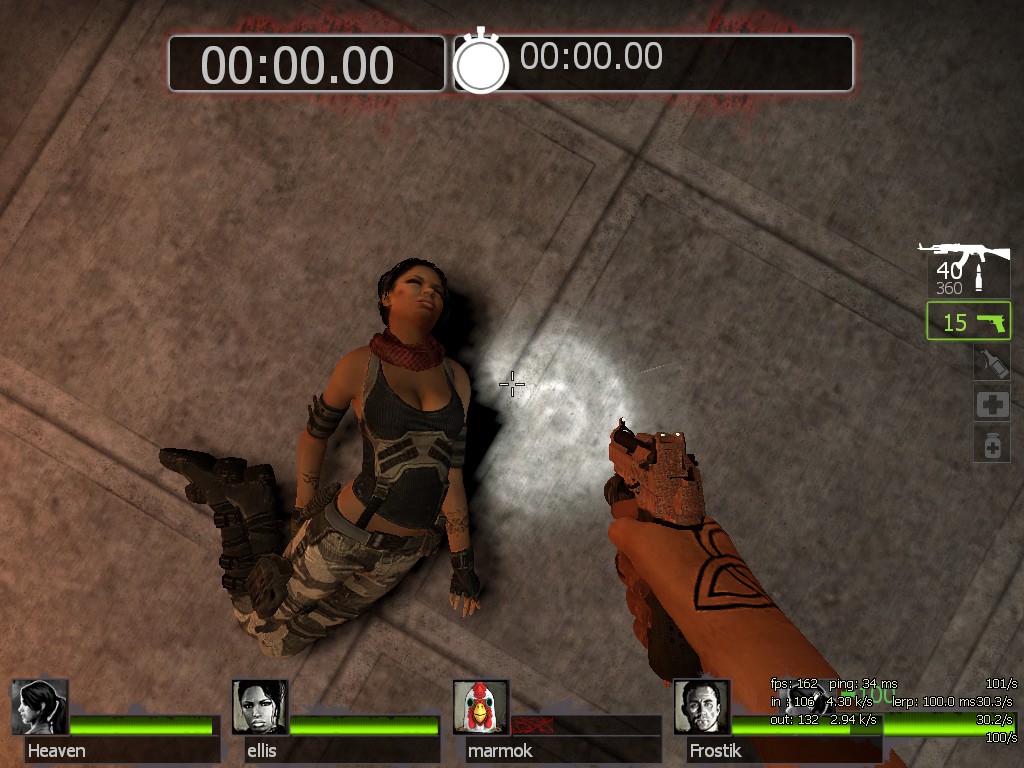Select the throwable bottle slot
Screen dimensions: 1024x768
(992, 362)
